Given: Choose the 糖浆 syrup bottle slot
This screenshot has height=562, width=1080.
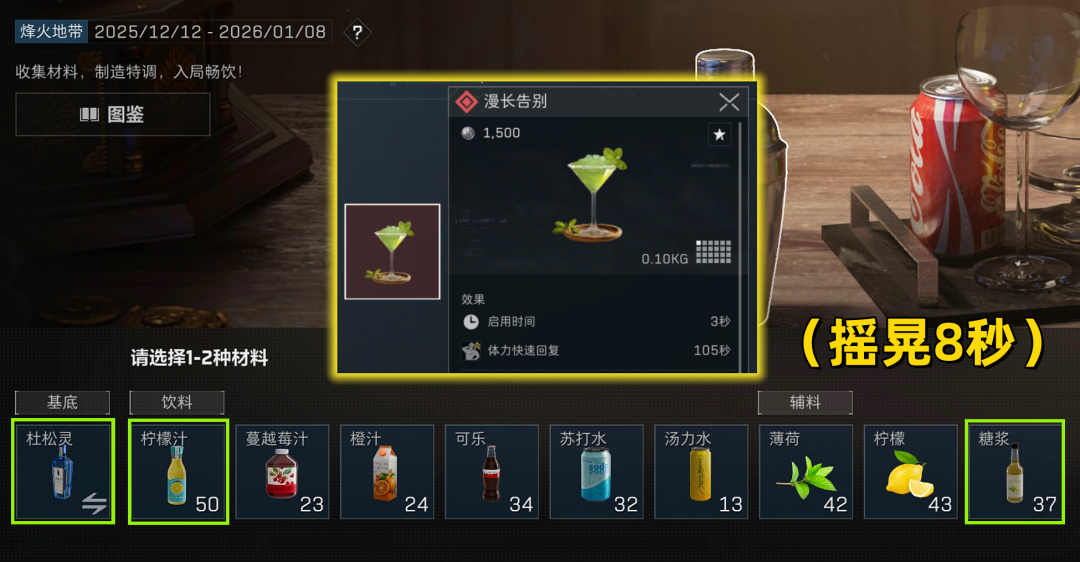Looking at the screenshot, I should click(x=1014, y=472).
